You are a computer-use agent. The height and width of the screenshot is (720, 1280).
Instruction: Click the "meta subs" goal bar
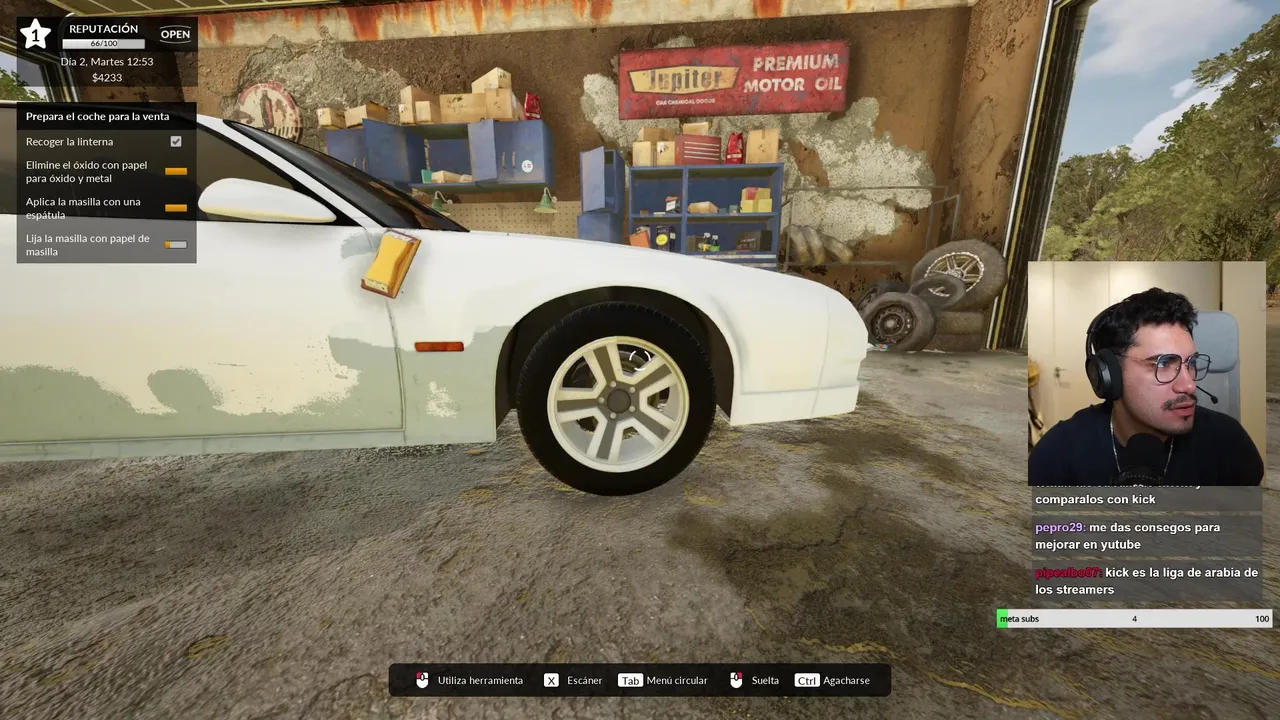point(1135,619)
